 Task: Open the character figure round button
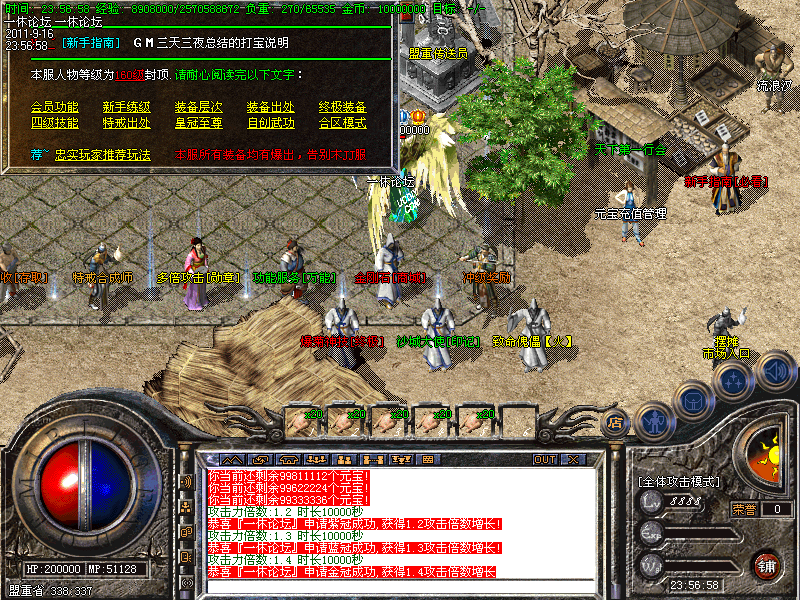click(x=654, y=420)
